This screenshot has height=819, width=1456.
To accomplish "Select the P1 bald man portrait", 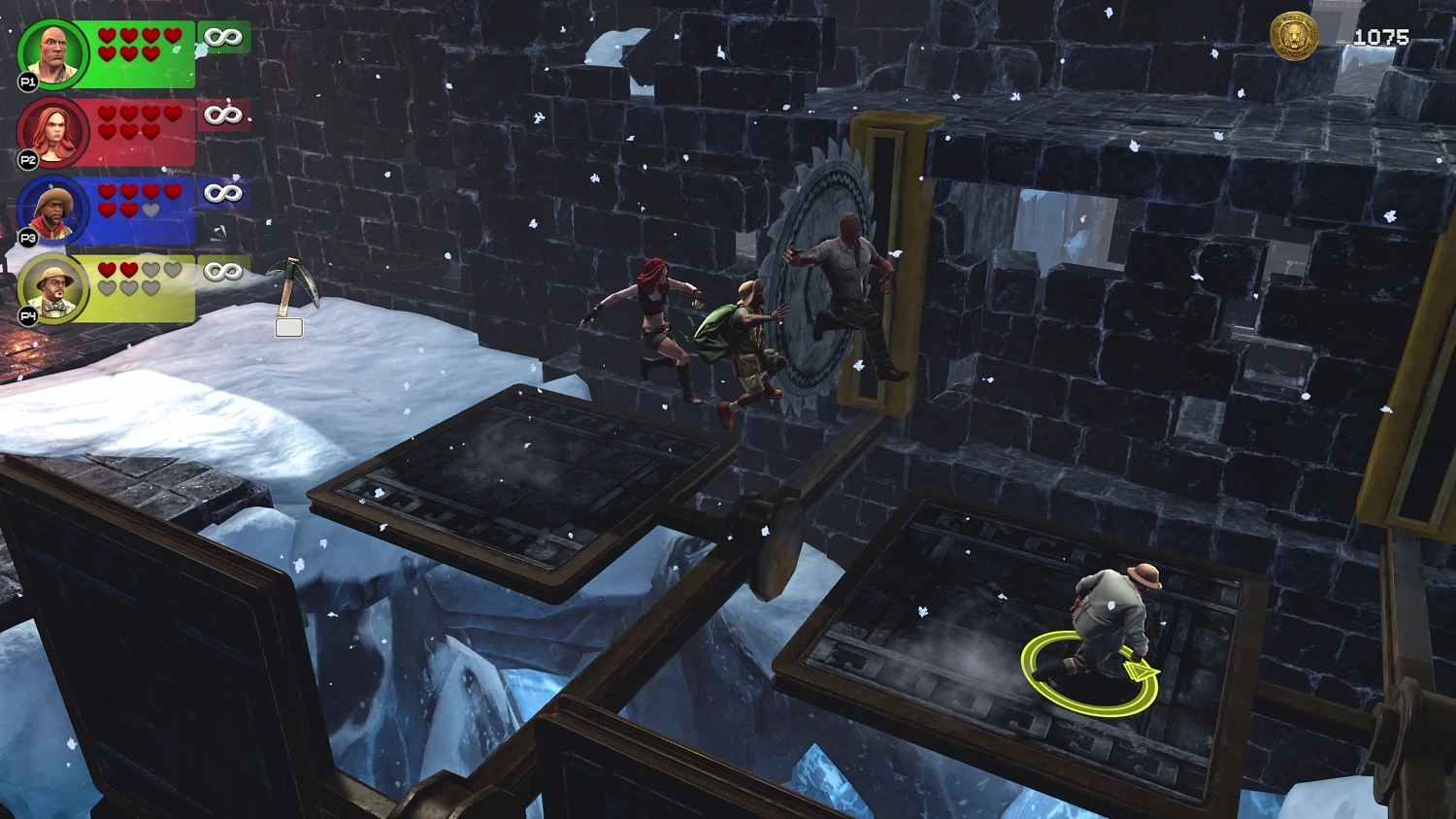I will coord(53,53).
